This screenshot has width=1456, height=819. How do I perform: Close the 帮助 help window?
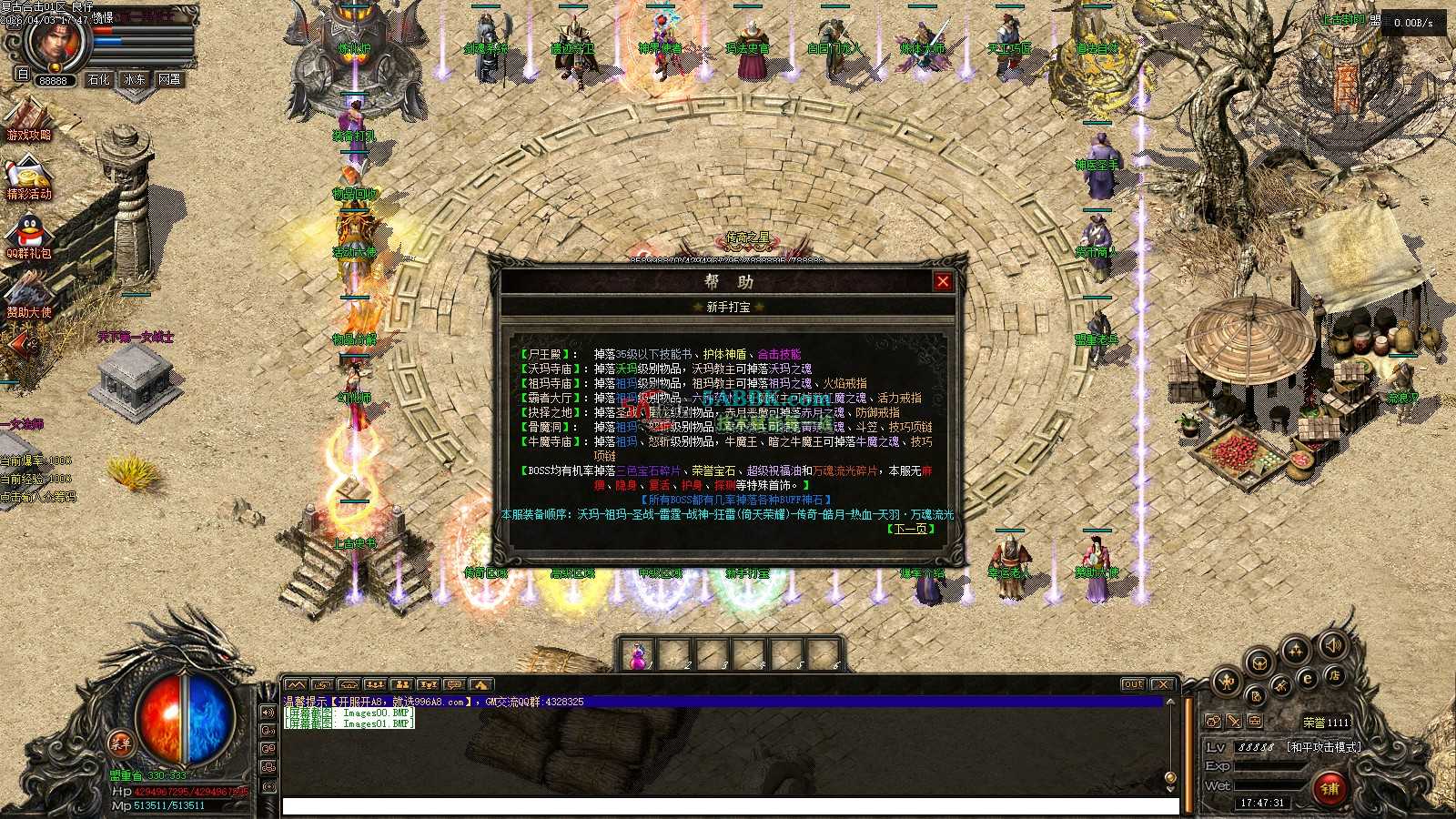(x=943, y=282)
